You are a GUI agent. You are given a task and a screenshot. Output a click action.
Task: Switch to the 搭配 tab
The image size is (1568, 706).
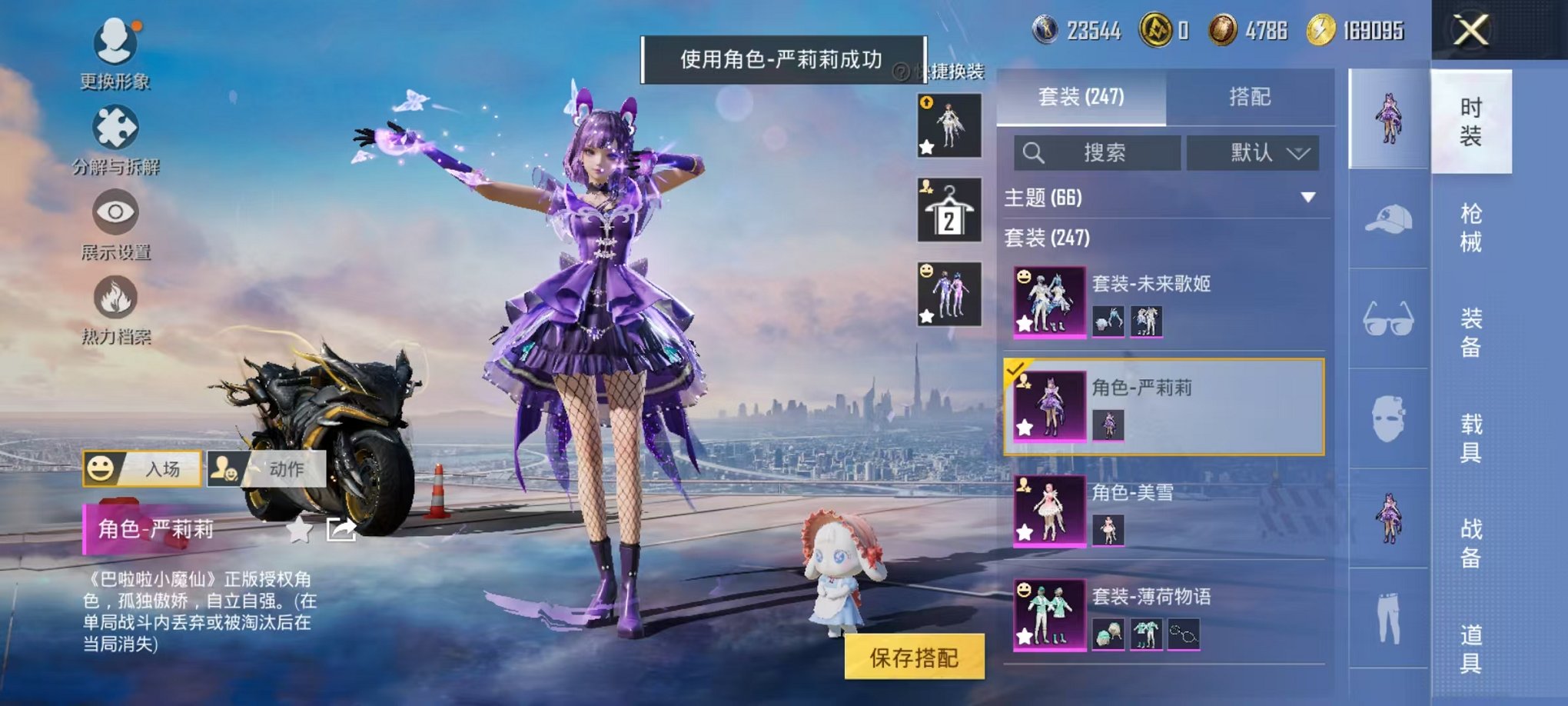pyautogui.click(x=1251, y=98)
